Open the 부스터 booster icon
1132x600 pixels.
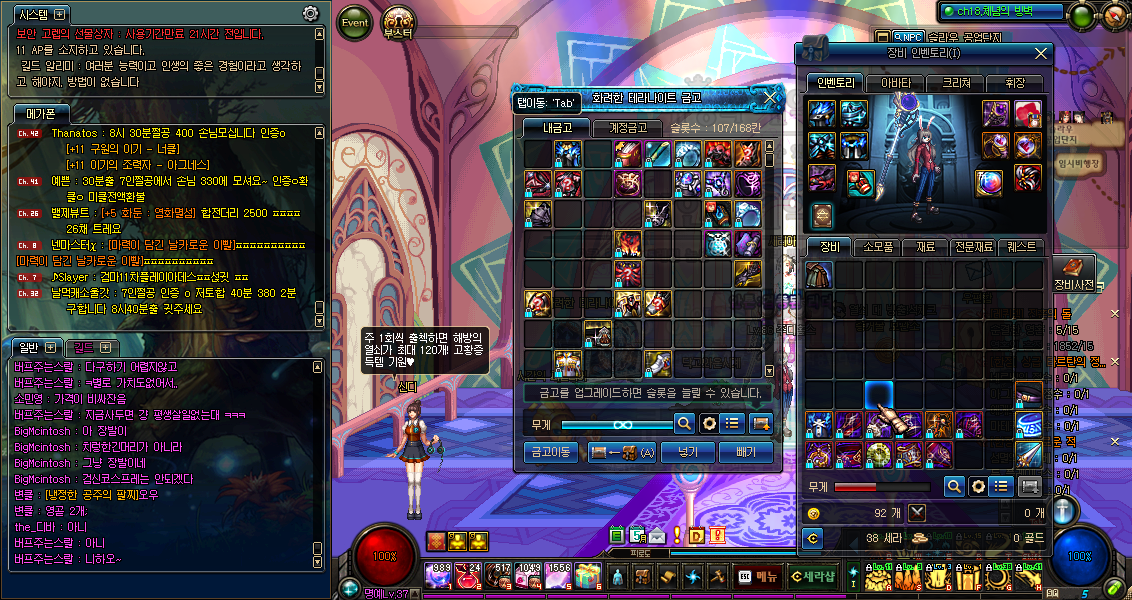pyautogui.click(x=401, y=23)
